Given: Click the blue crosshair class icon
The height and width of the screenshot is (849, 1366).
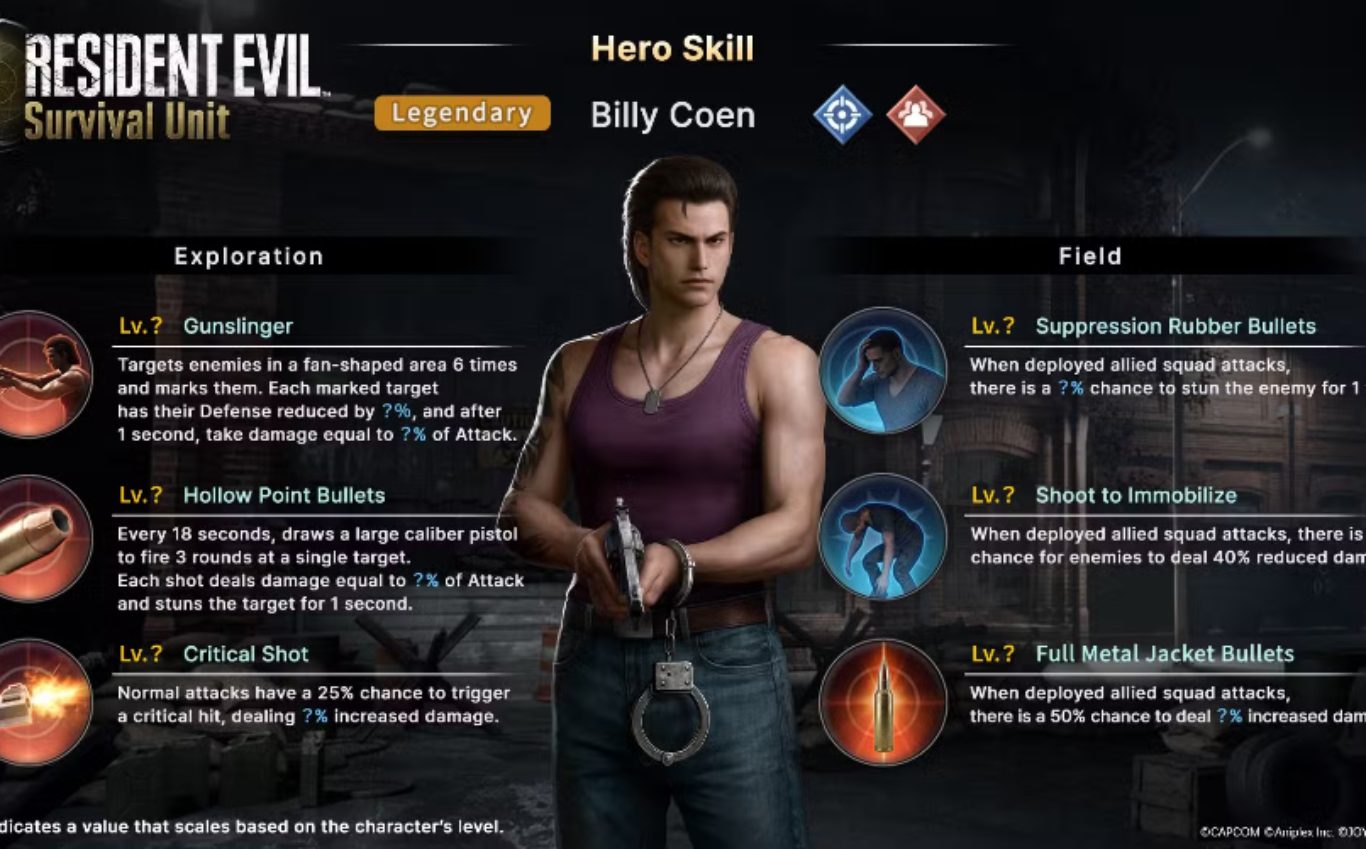Looking at the screenshot, I should point(842,114).
